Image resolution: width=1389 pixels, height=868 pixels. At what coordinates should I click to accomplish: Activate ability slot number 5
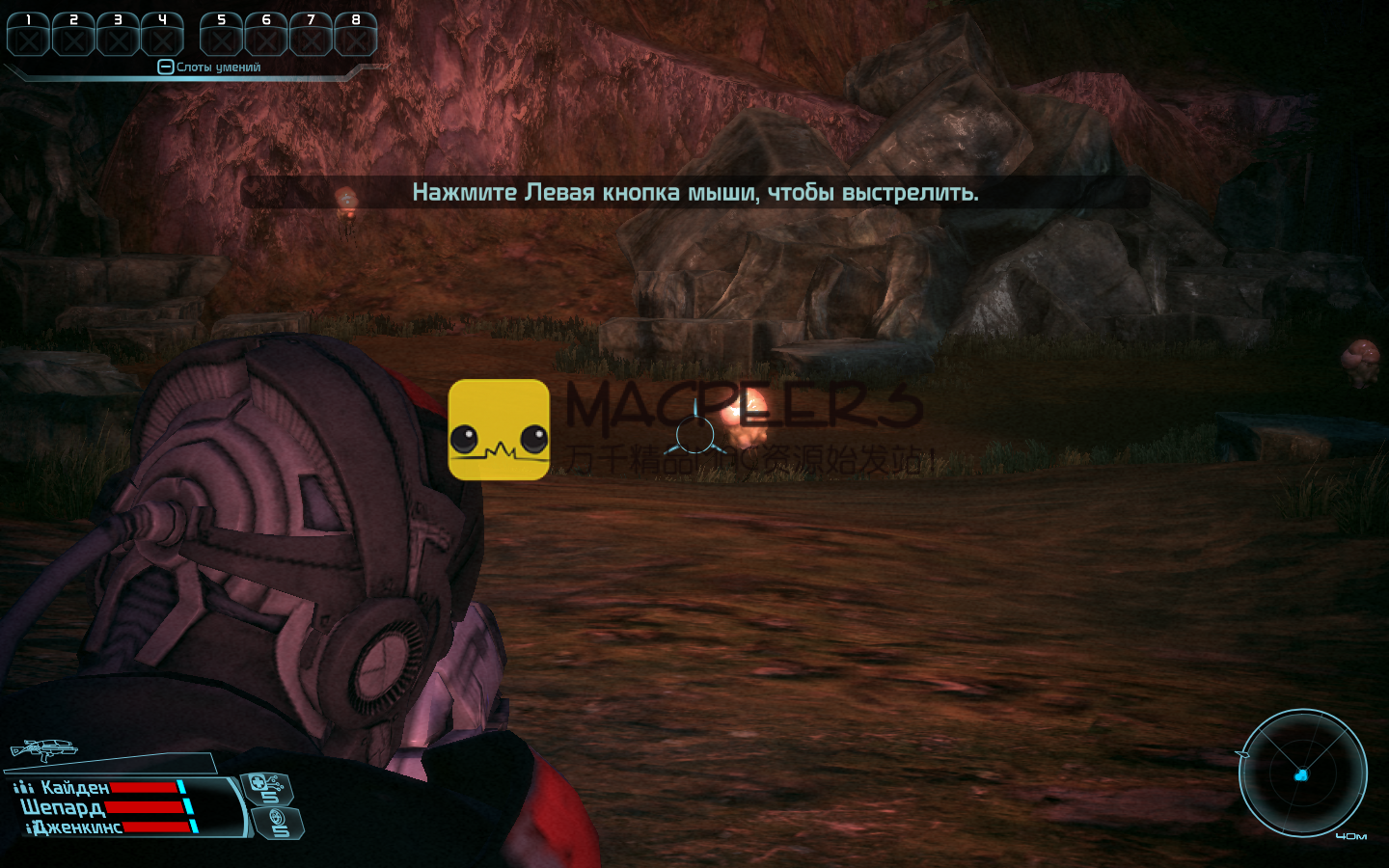click(221, 35)
